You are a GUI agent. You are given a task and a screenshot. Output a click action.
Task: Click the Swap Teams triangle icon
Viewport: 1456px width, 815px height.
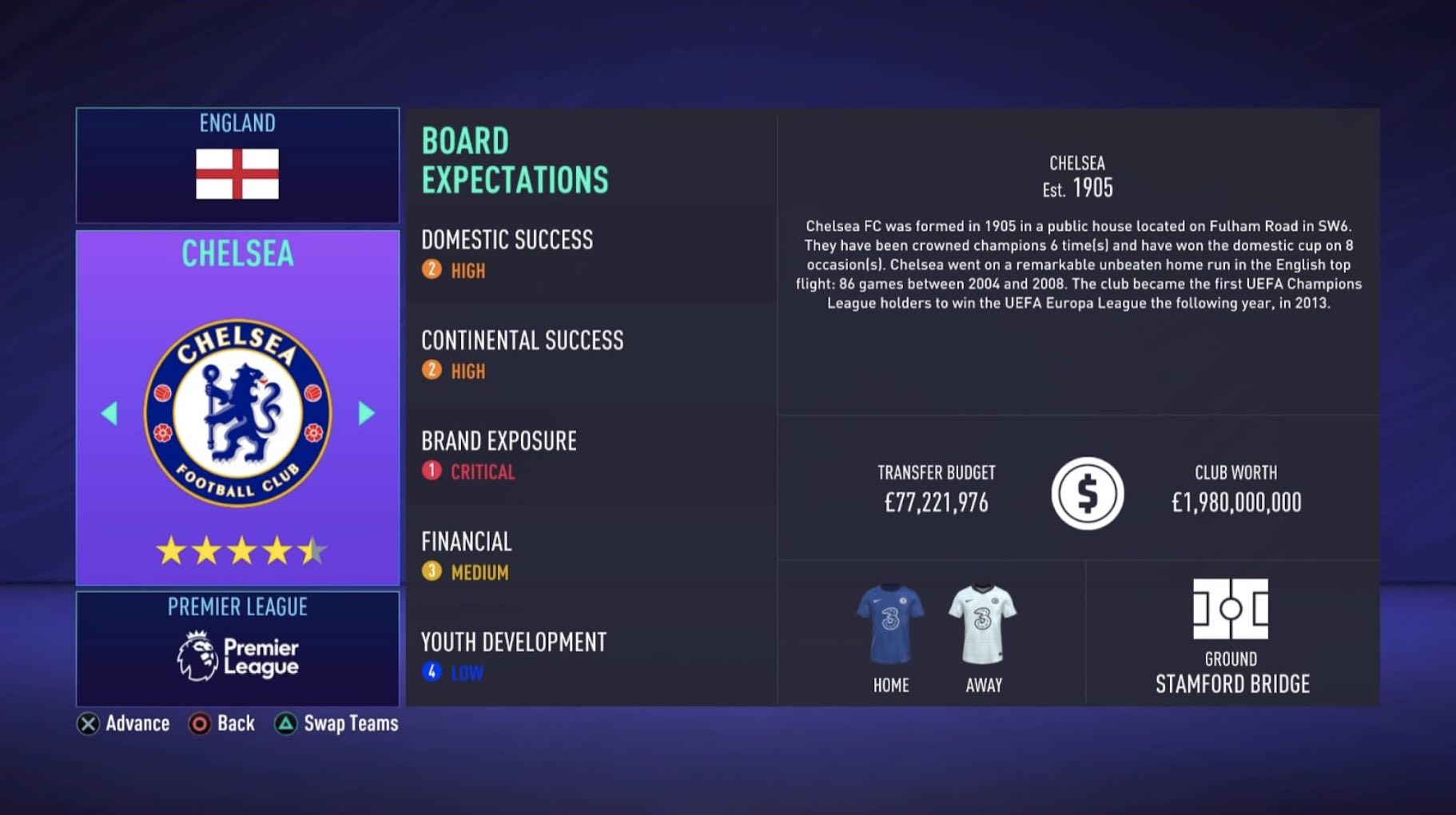point(285,724)
